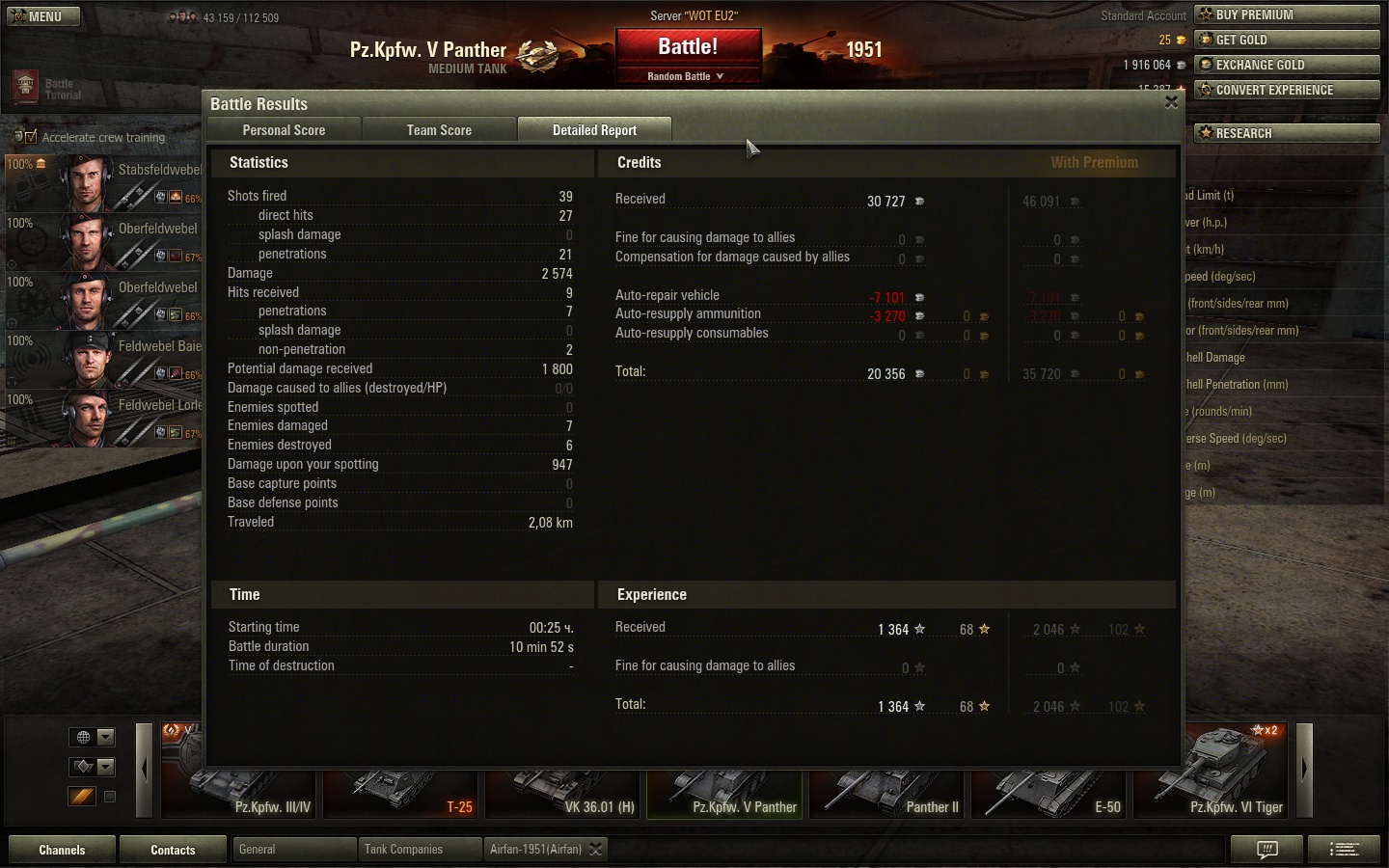Image resolution: width=1389 pixels, height=868 pixels.
Task: Open the Contacts list
Action: point(173,850)
